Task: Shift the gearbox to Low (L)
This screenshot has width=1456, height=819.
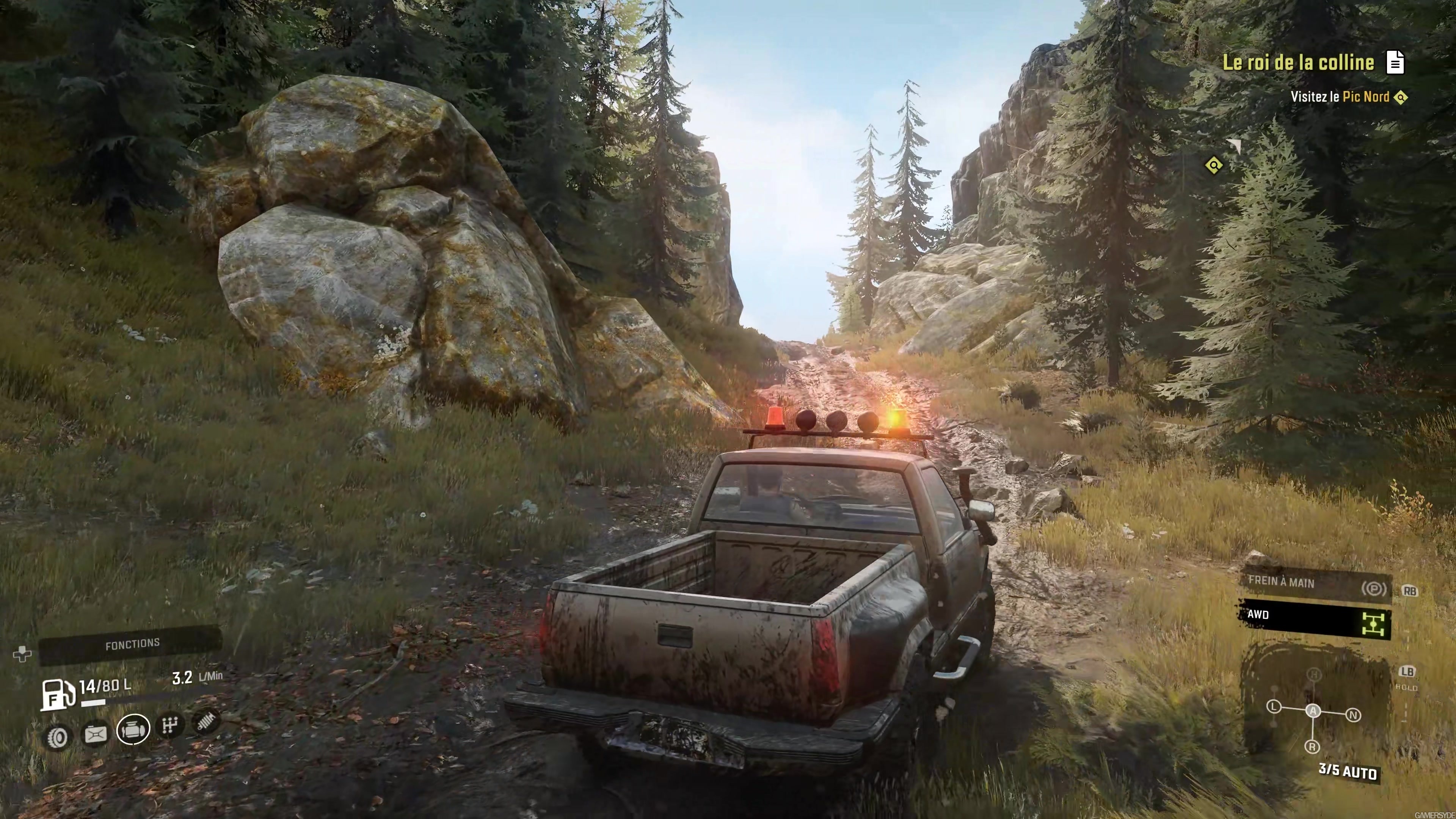Action: click(1274, 706)
